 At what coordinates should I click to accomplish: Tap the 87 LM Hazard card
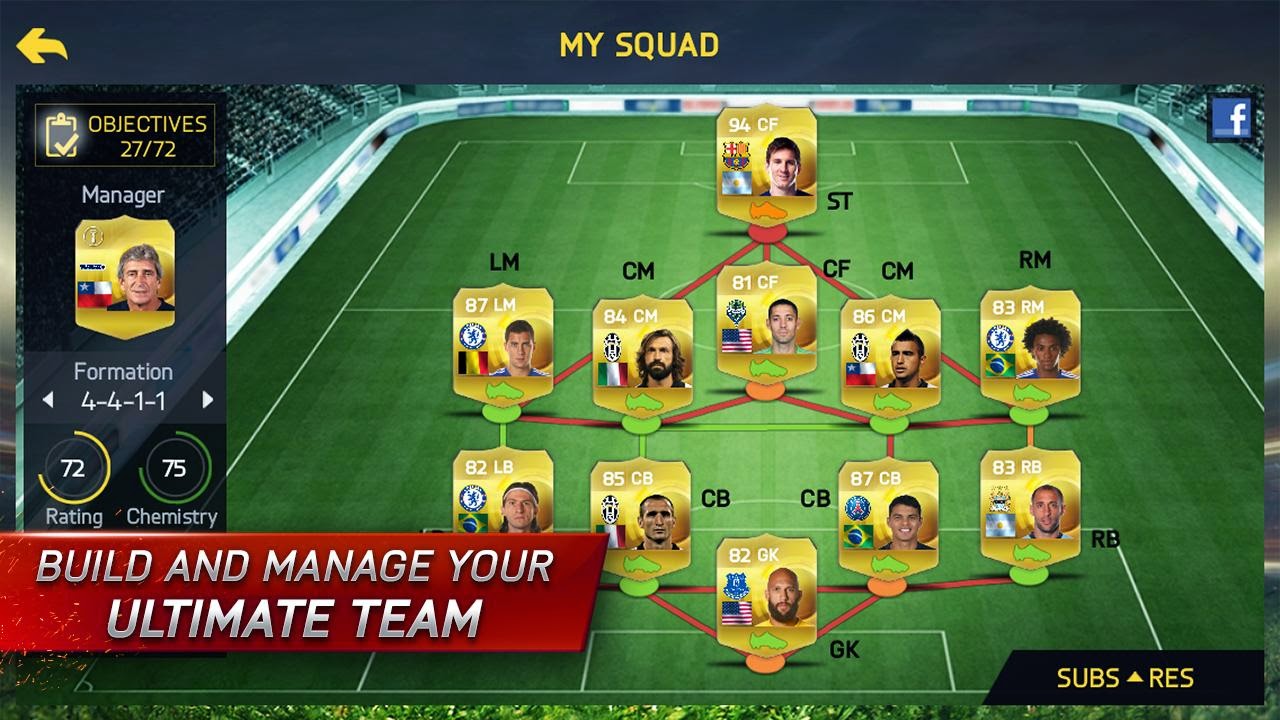(x=503, y=345)
